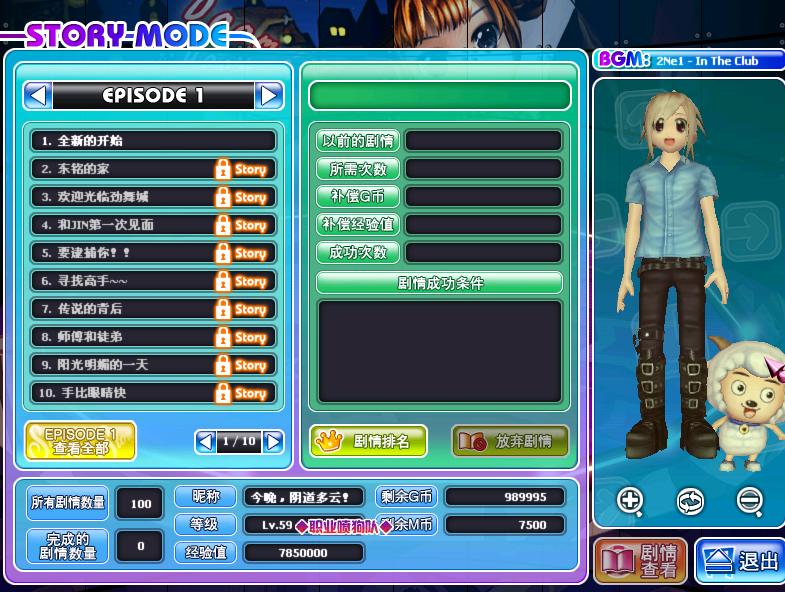Zoom out the character preview
Image resolution: width=785 pixels, height=592 pixels.
(749, 499)
